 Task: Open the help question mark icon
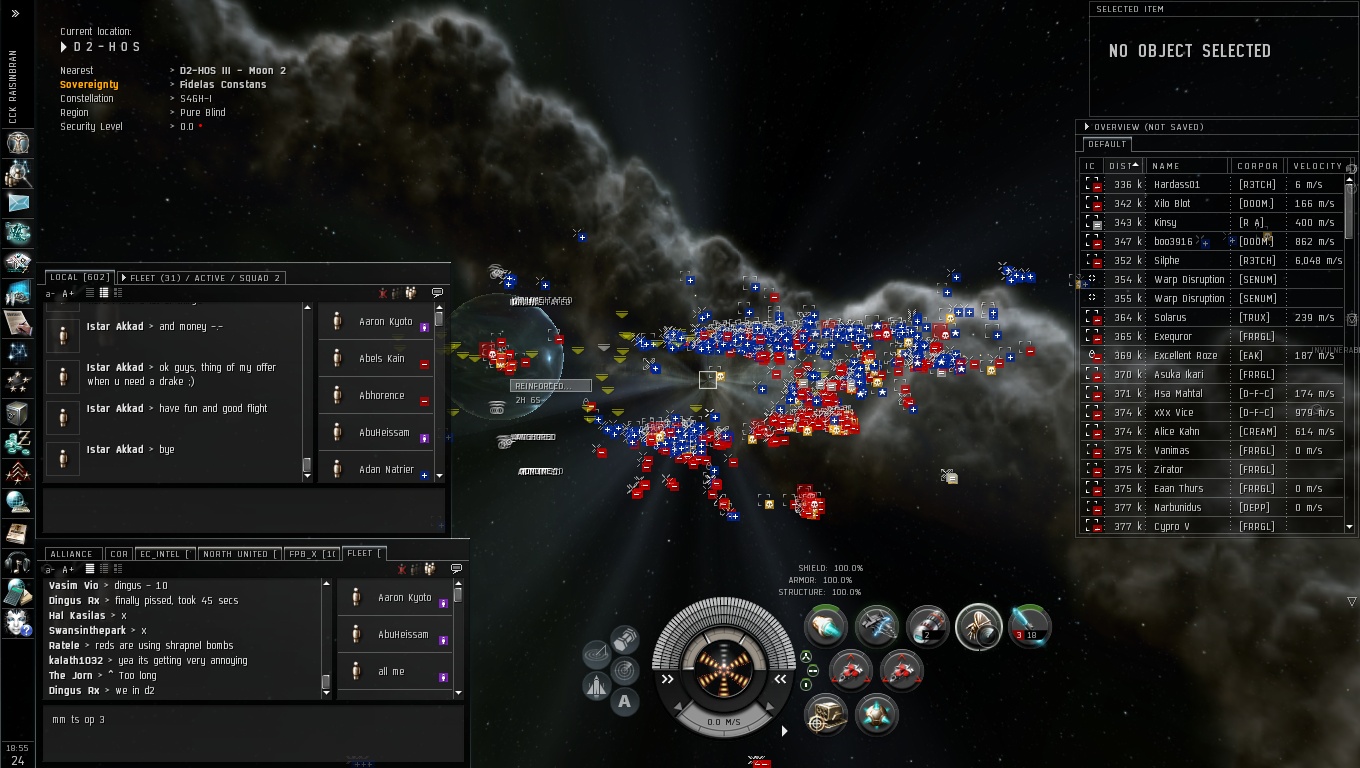point(18,622)
